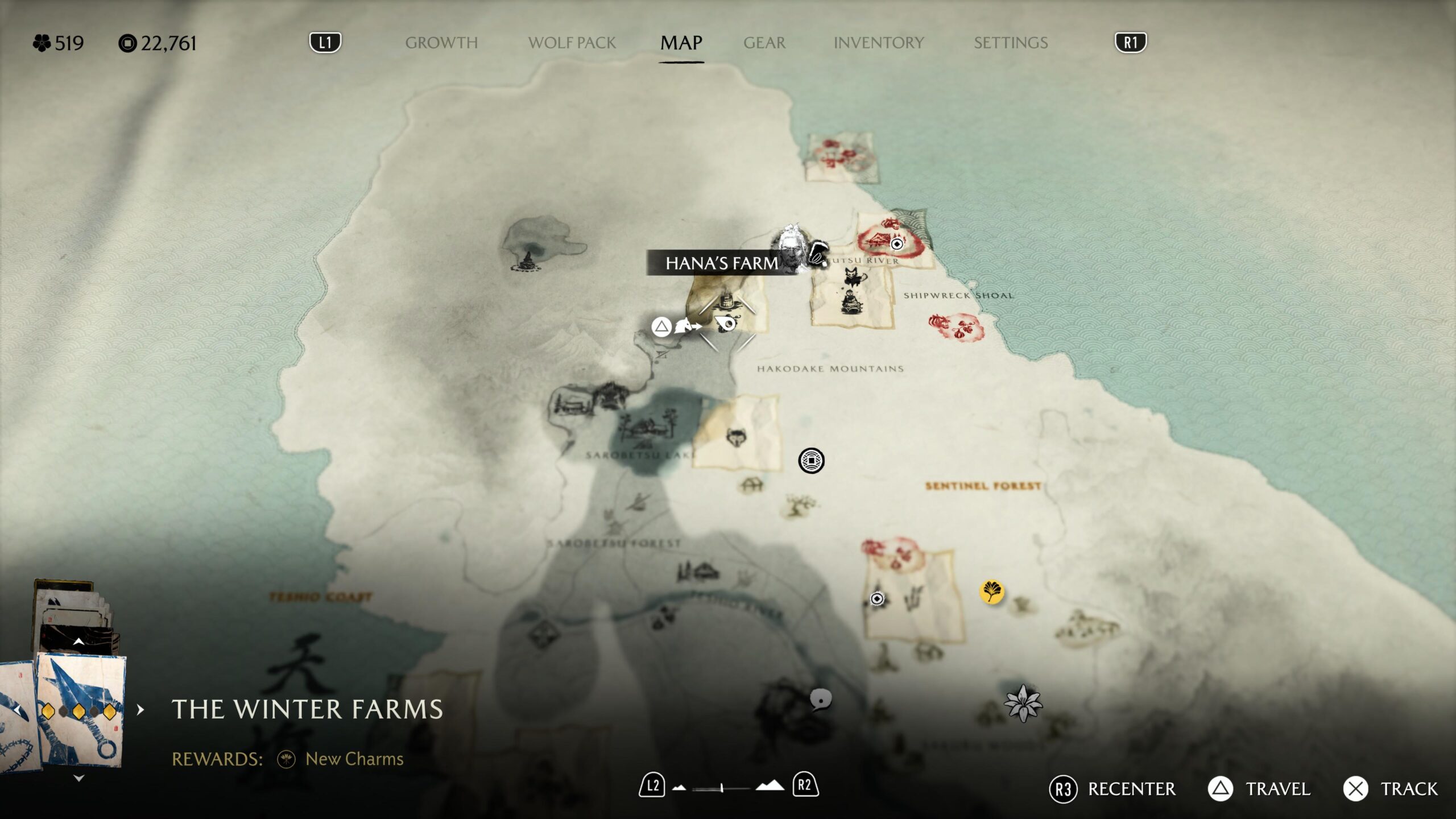Select the golden ginkgo leaf map marker

(991, 591)
